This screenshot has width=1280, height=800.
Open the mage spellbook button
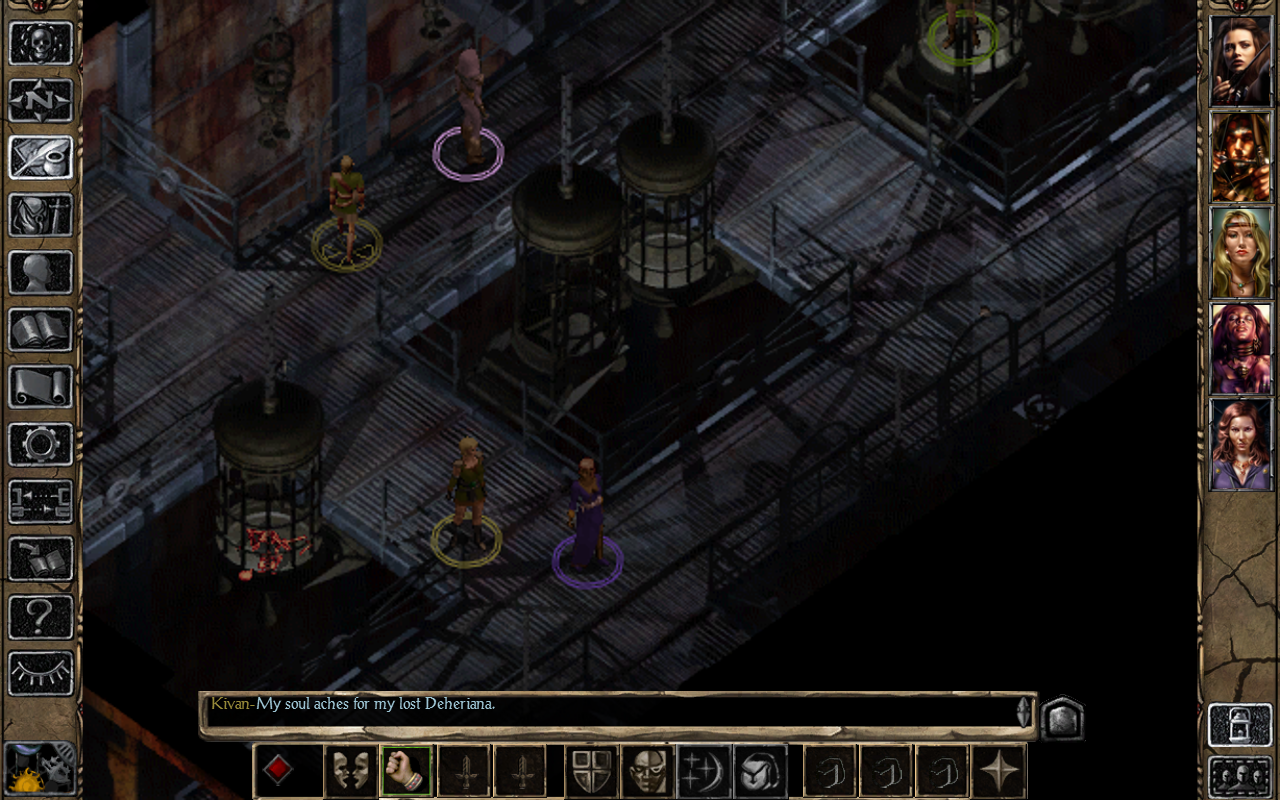click(x=41, y=329)
